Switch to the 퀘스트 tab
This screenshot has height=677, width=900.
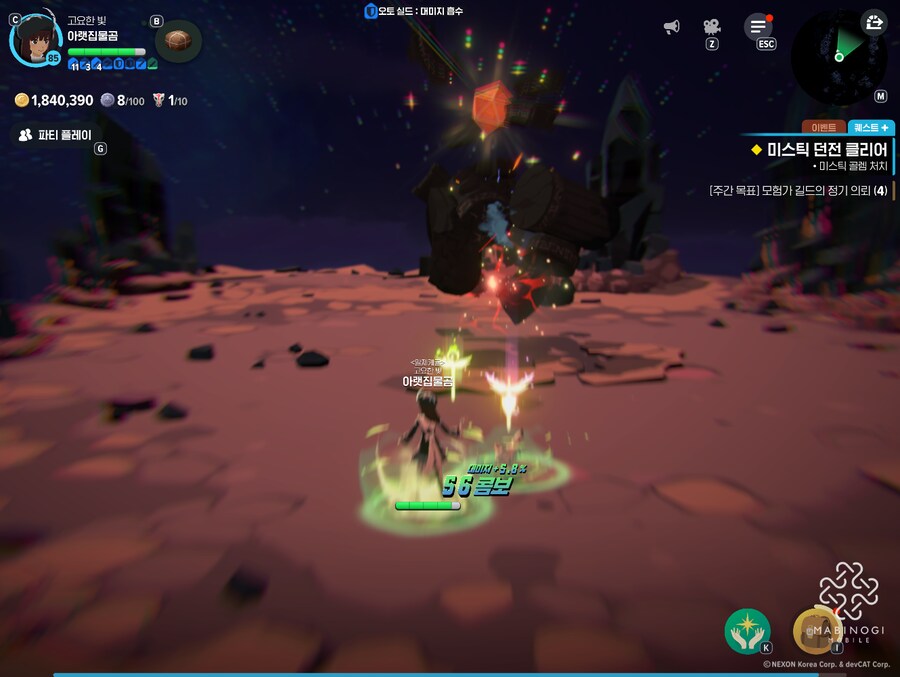869,128
